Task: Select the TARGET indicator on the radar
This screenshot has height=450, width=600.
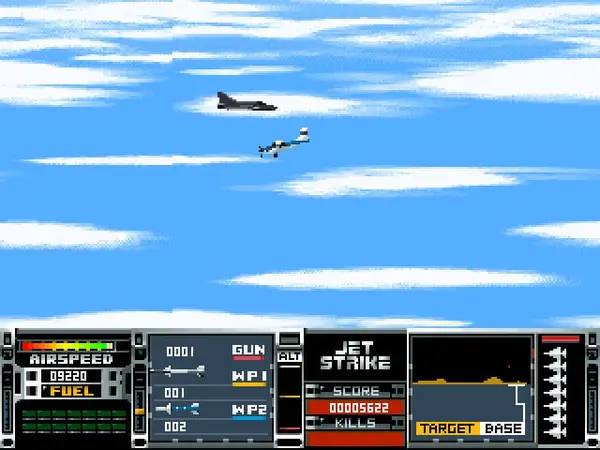Action: 446,429
